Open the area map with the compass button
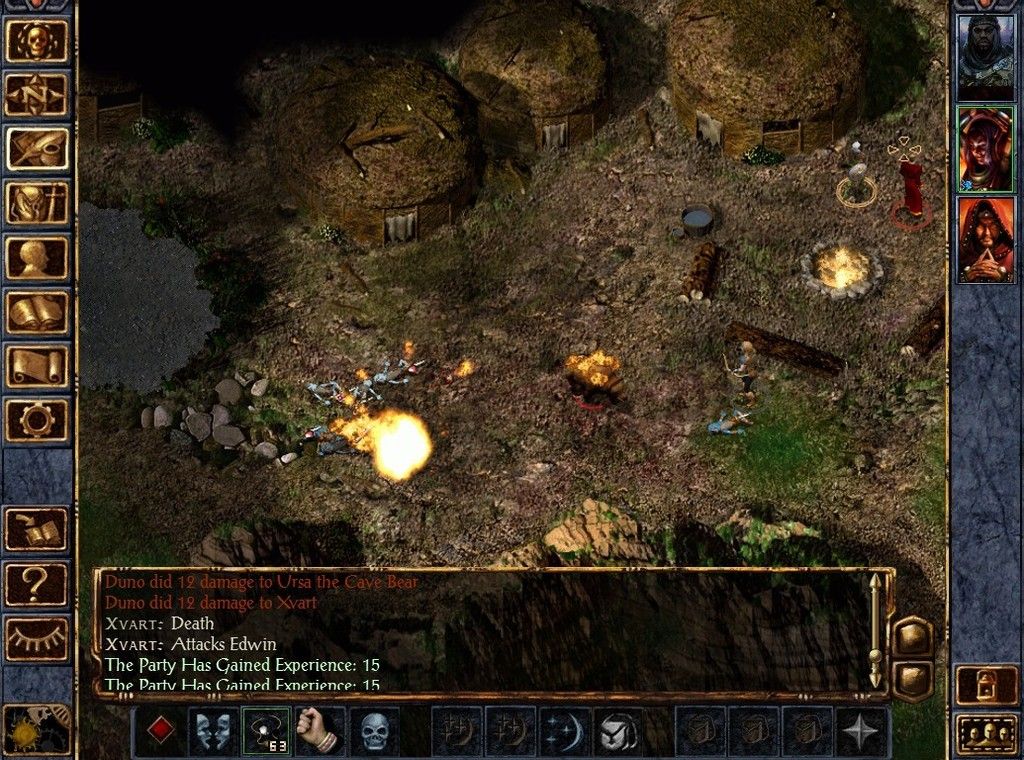This screenshot has height=760, width=1024. pyautogui.click(x=37, y=95)
